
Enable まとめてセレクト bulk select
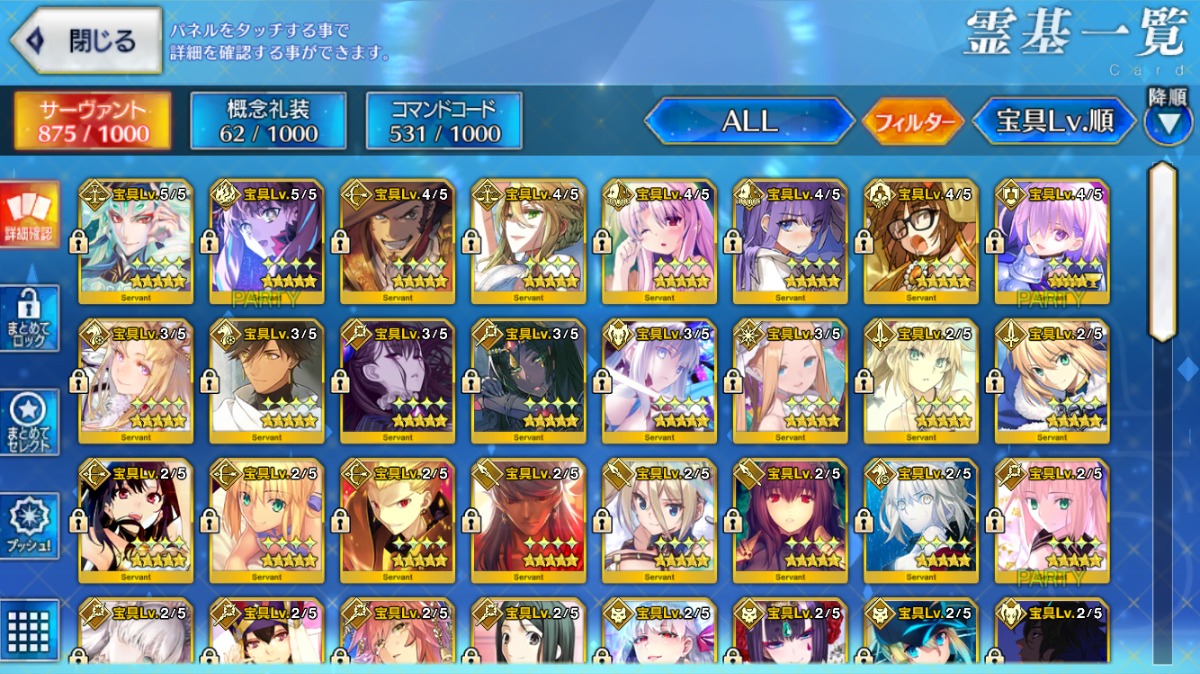pos(29,421)
